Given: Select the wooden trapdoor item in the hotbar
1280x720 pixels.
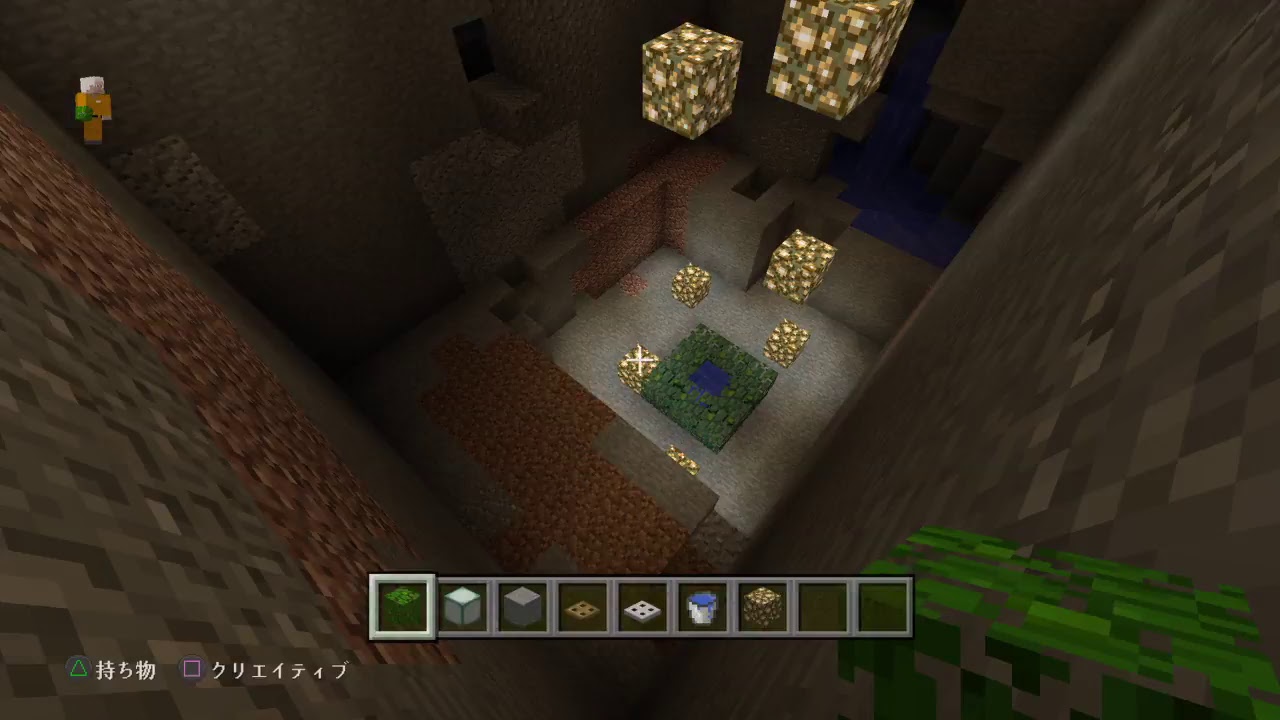Looking at the screenshot, I should (x=581, y=605).
